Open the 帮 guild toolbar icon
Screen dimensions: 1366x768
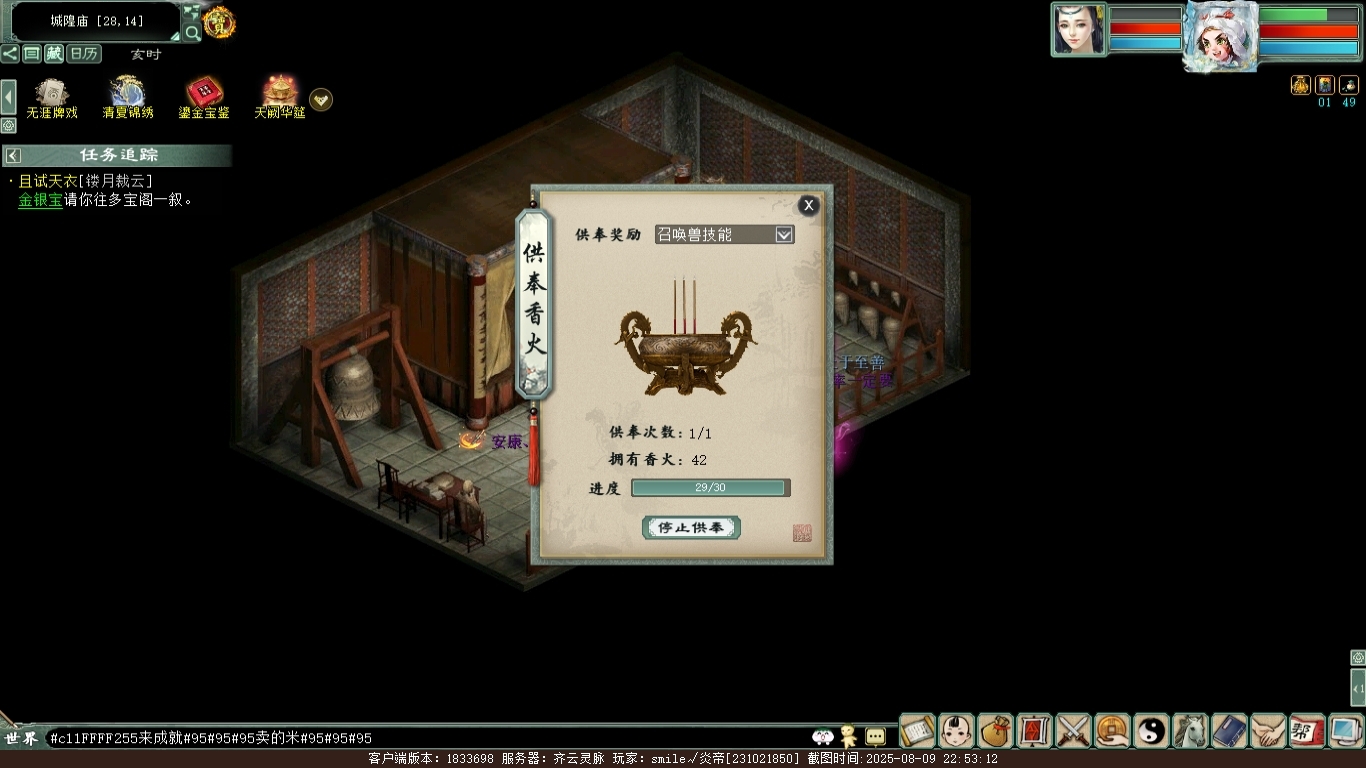(1307, 731)
